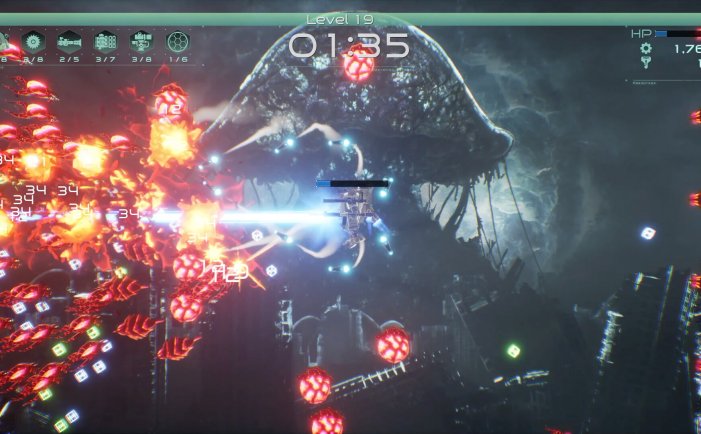
Task: Click the weapon icon showing 2/5
Action: pyautogui.click(x=69, y=41)
